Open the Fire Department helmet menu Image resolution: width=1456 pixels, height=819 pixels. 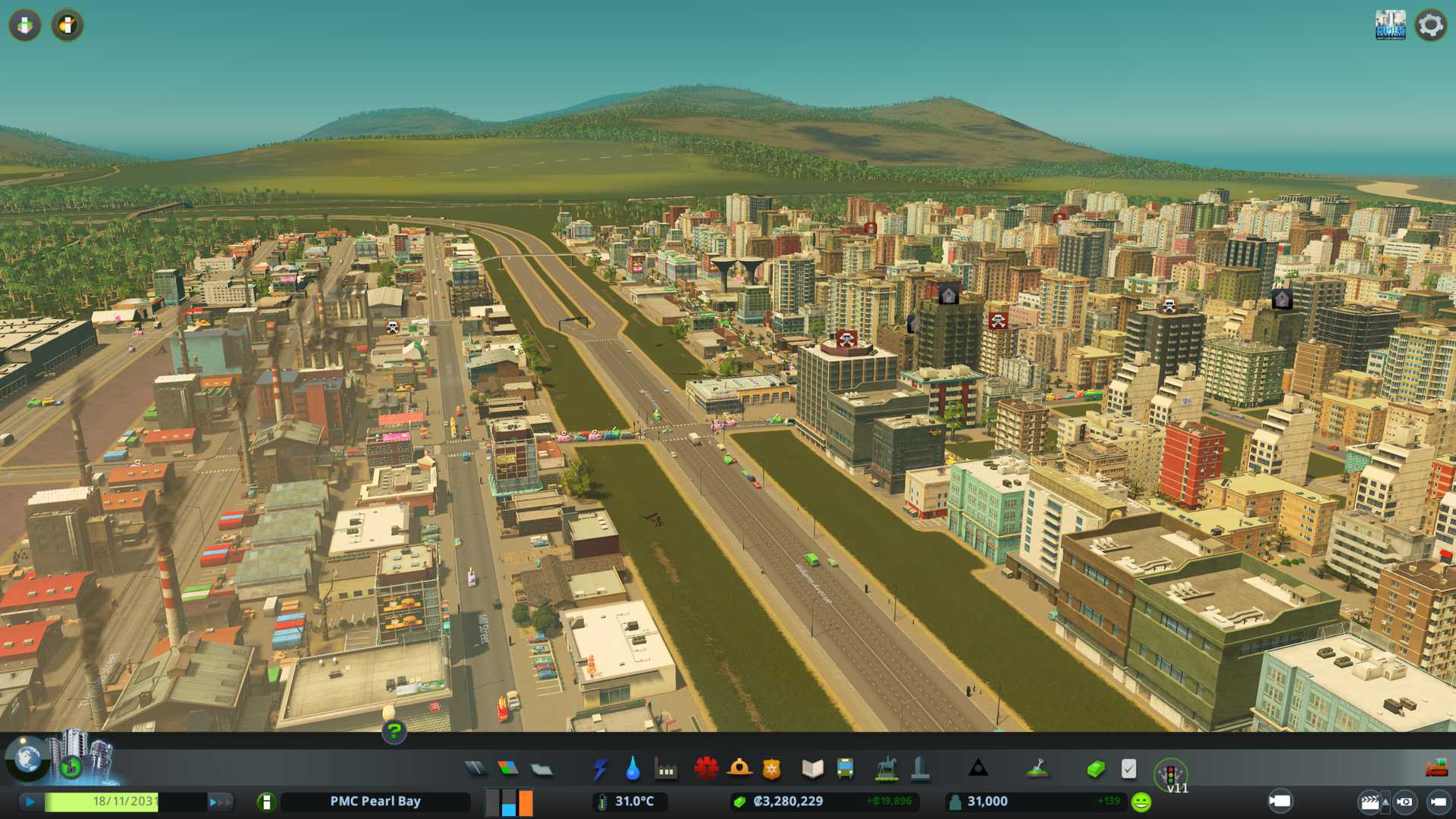point(739,769)
